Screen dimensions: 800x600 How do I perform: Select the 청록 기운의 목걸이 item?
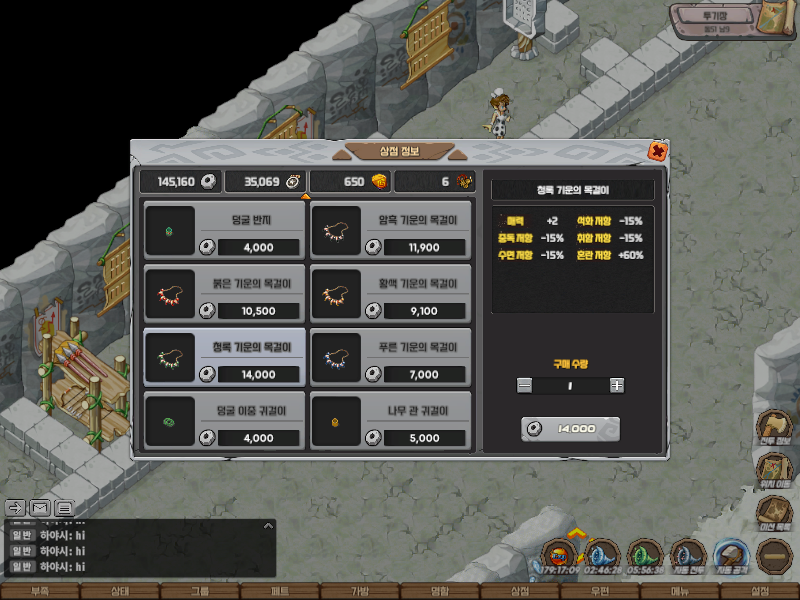click(224, 356)
